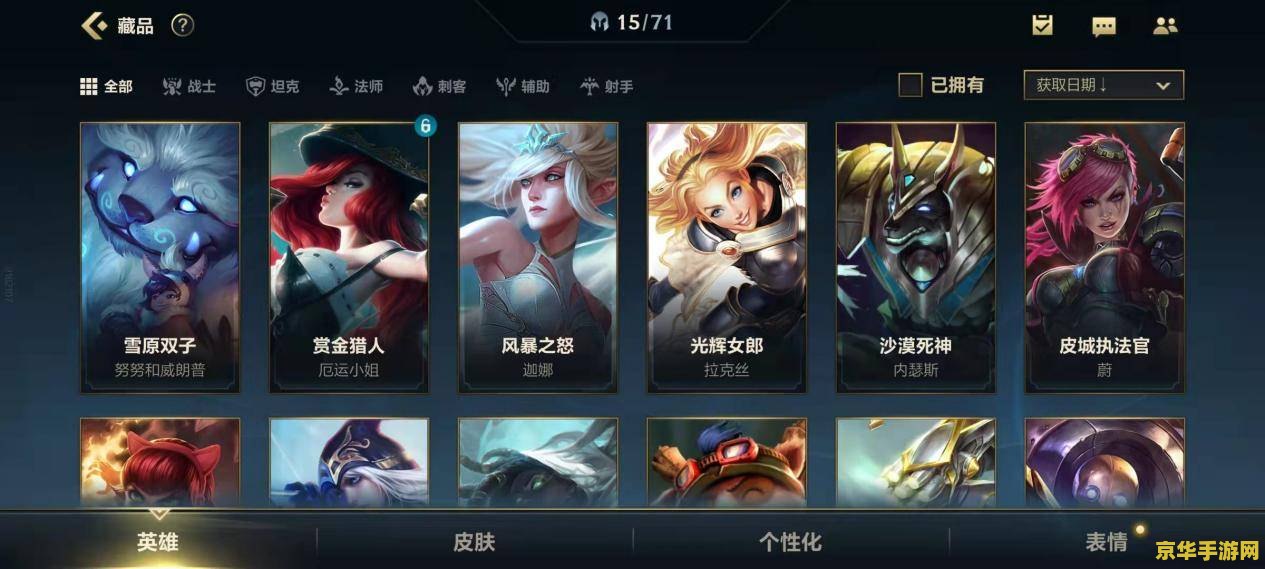
Task: Open the chat bubble icon
Action: (x=1103, y=26)
